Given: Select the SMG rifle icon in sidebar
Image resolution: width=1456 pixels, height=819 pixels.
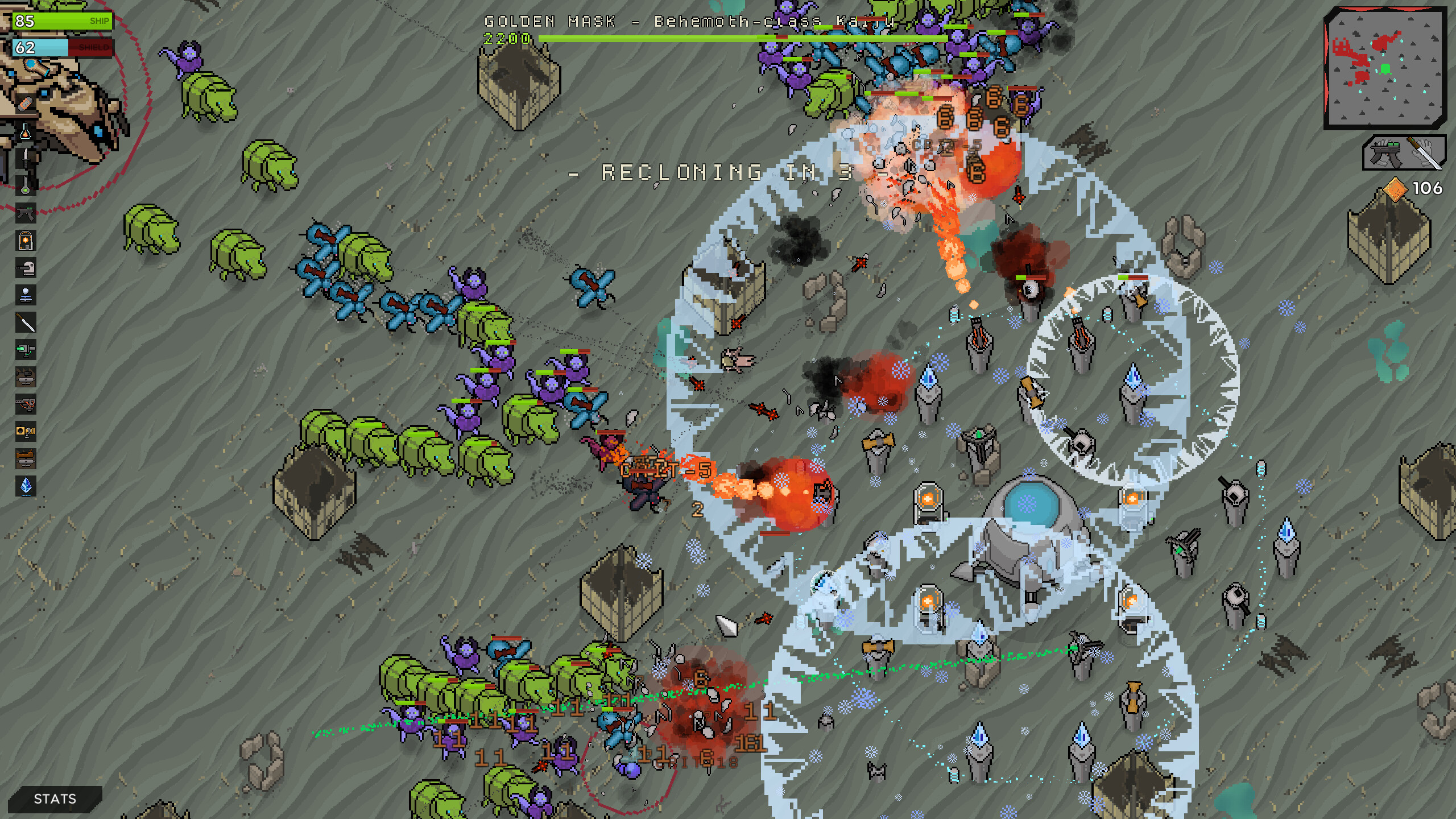Looking at the screenshot, I should click(x=26, y=213).
